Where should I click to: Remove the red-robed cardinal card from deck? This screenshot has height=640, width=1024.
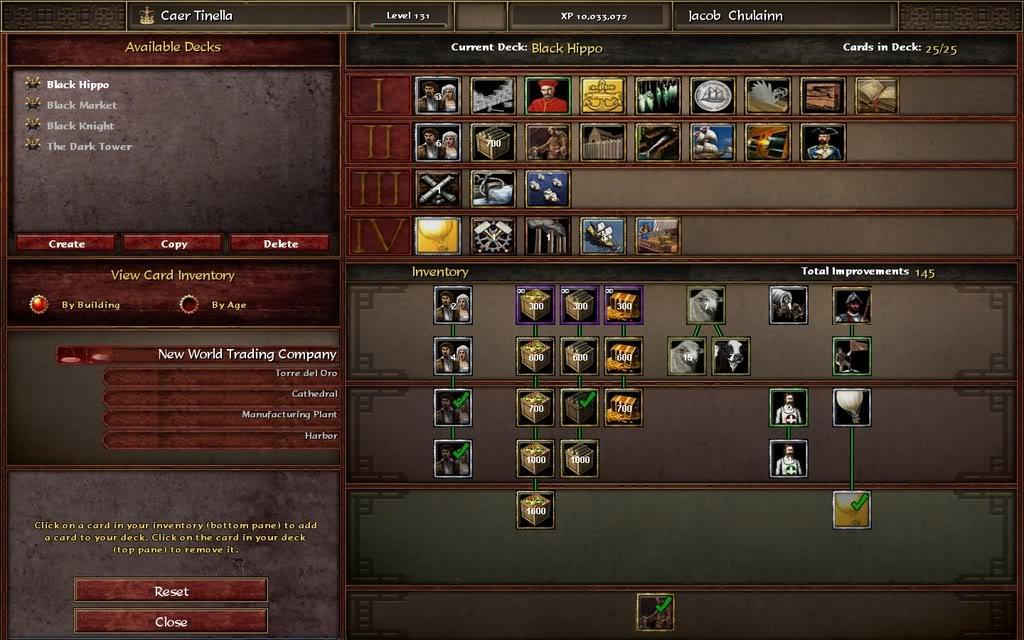(x=547, y=96)
